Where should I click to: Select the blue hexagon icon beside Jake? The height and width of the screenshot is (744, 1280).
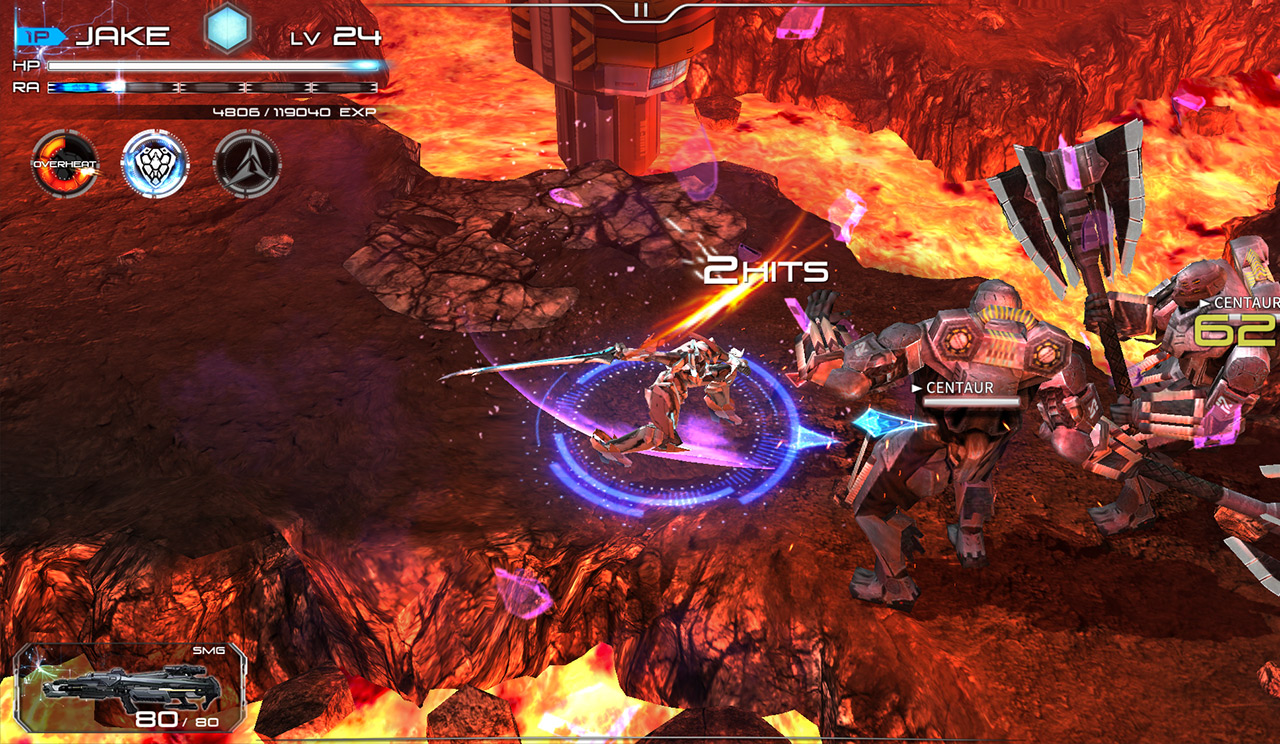pos(227,30)
